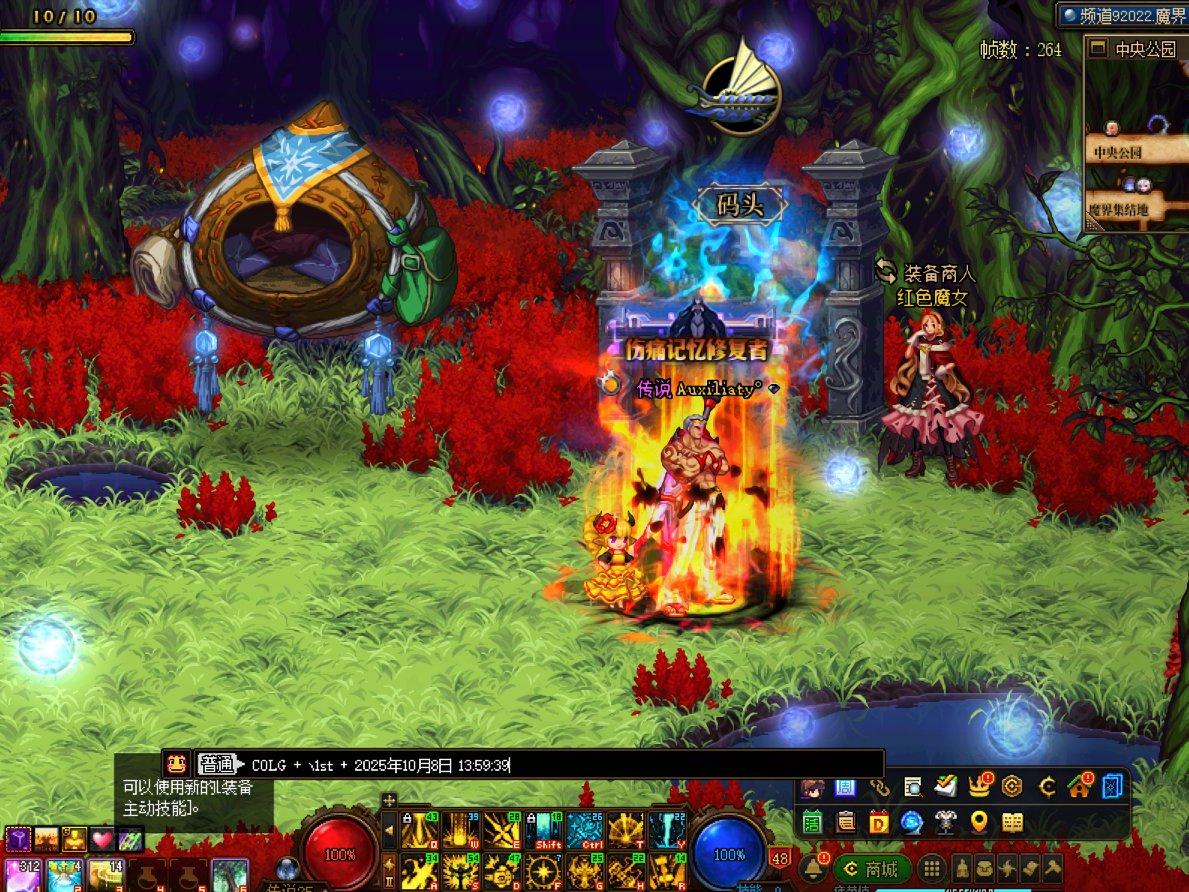Open the green checkmark task icon

(x=945, y=787)
